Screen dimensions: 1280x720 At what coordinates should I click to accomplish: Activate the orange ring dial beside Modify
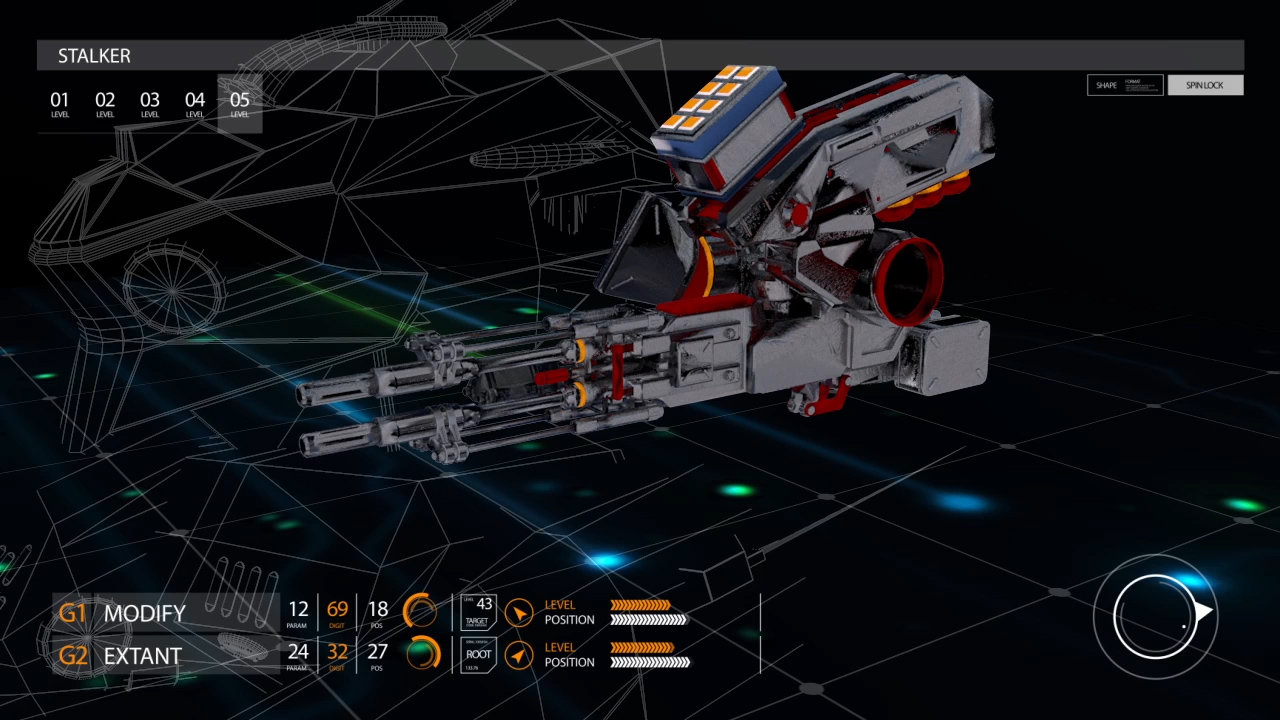click(420, 611)
